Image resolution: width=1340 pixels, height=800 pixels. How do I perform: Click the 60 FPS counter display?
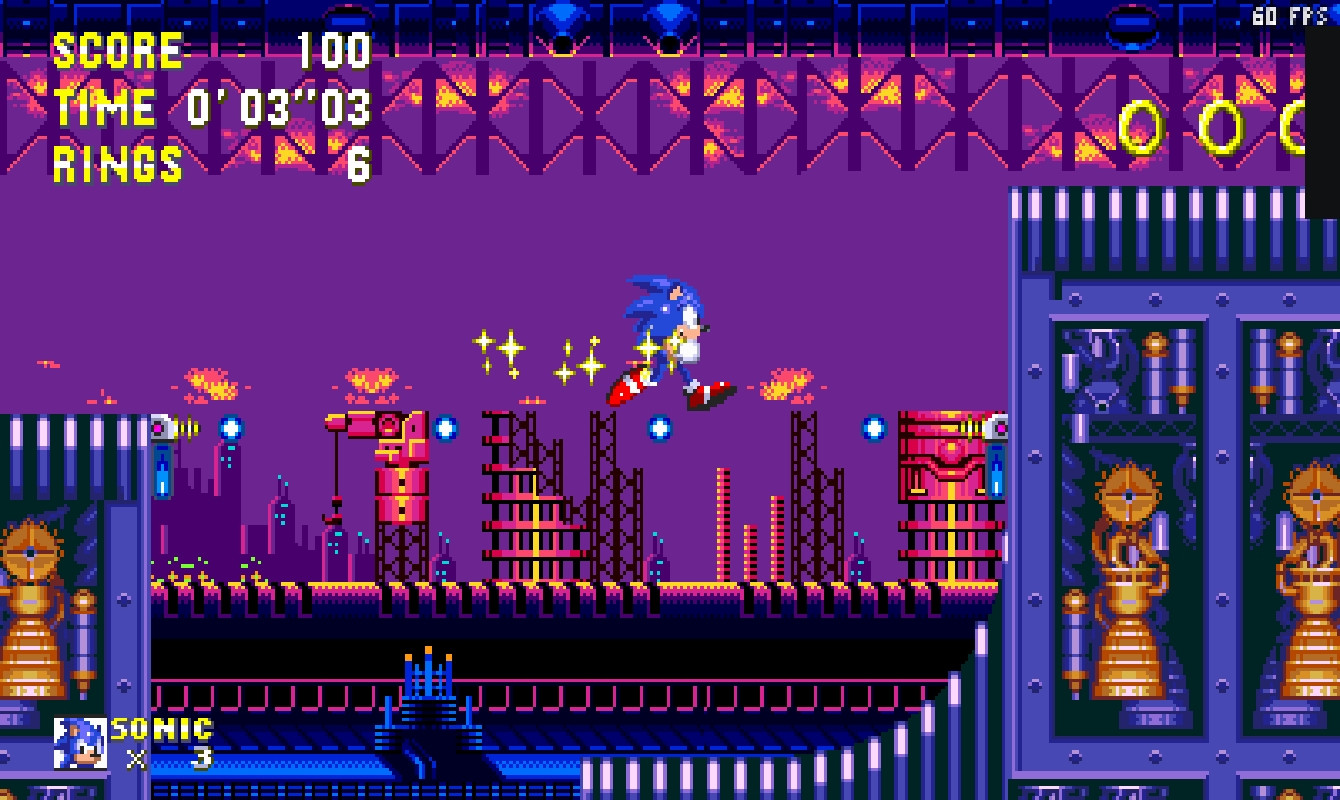click(1288, 15)
